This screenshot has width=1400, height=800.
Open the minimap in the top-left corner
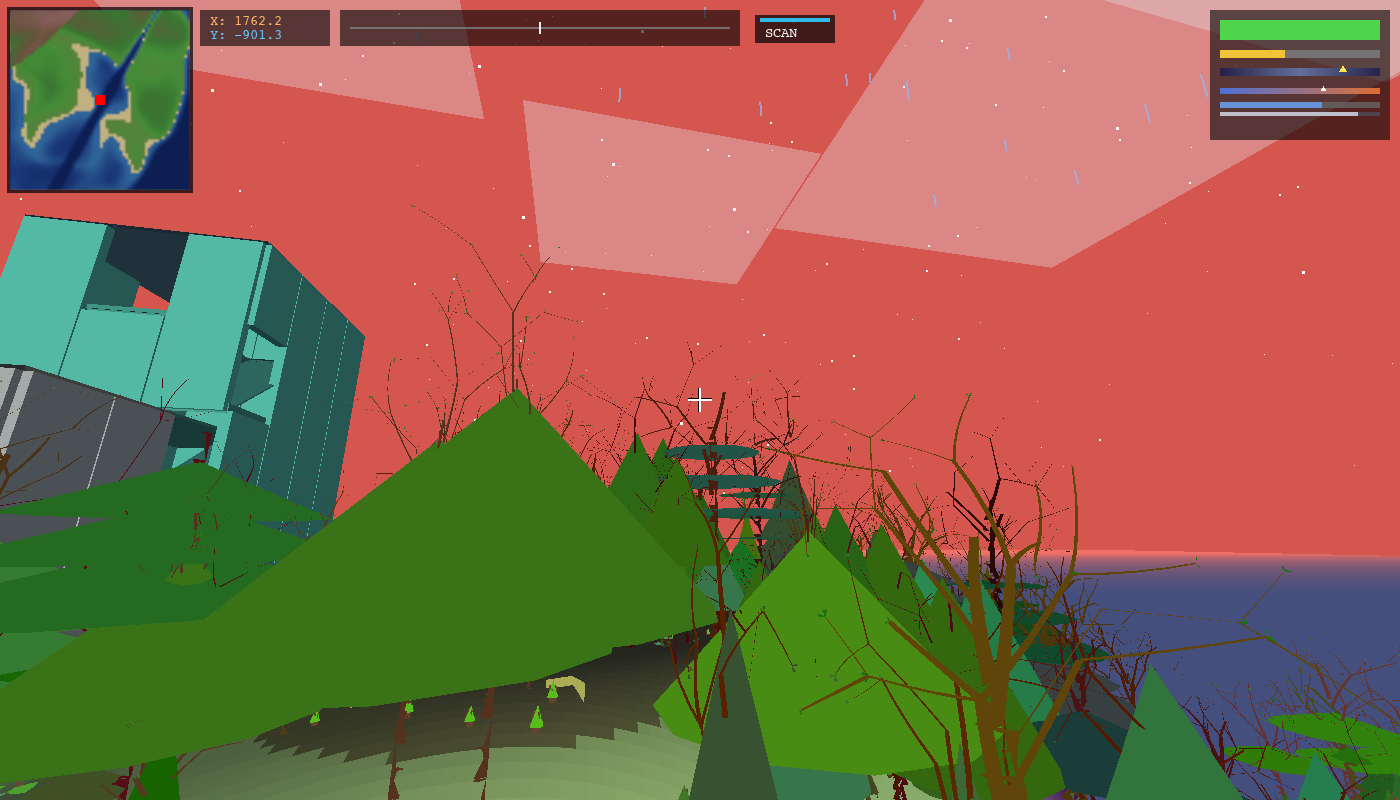(x=100, y=100)
